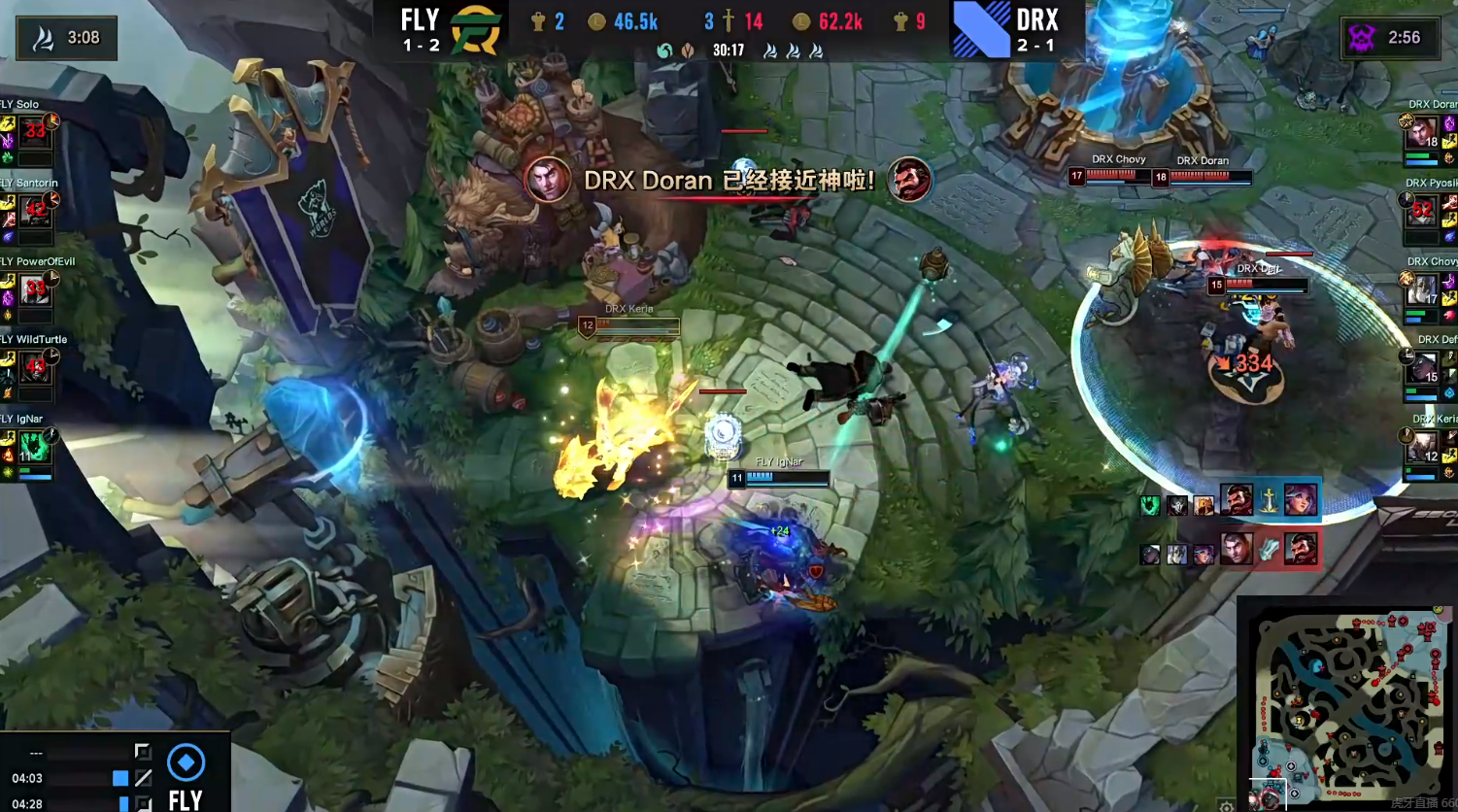
Task: Select FLY PowerOfEvil's player portrait
Action: click(x=35, y=290)
